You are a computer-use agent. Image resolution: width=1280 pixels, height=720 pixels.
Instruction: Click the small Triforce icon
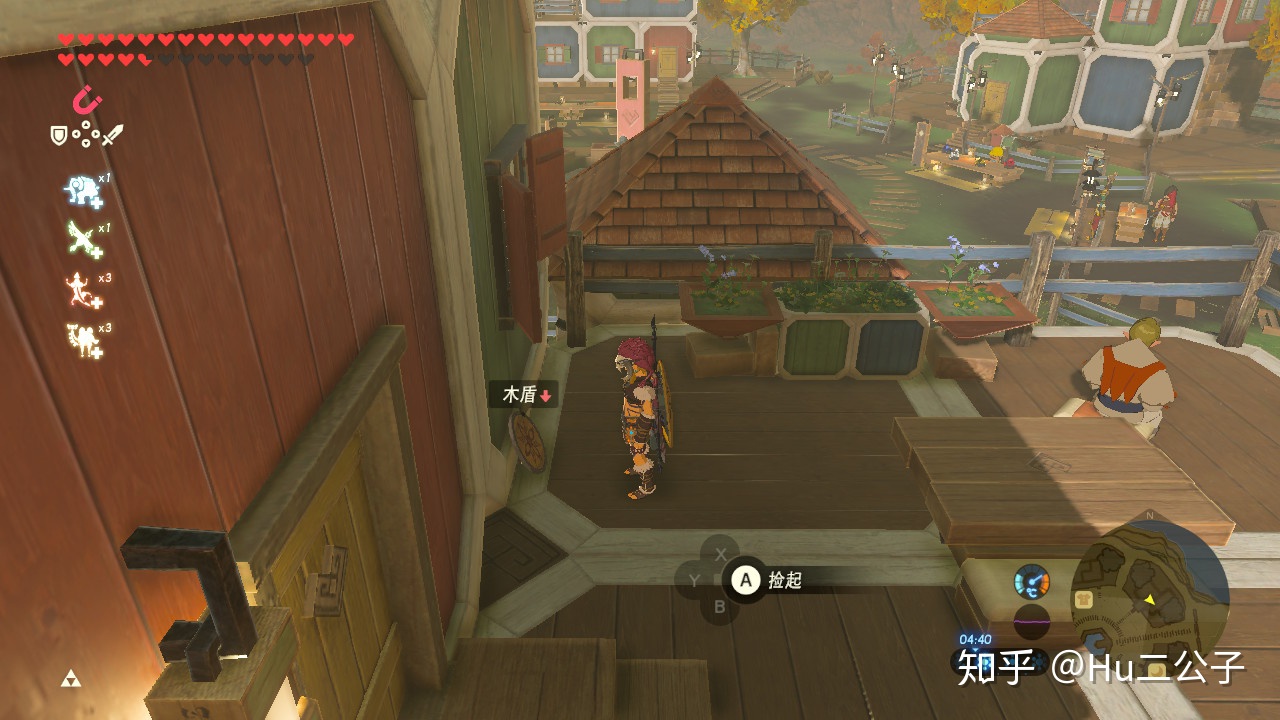[x=70, y=679]
